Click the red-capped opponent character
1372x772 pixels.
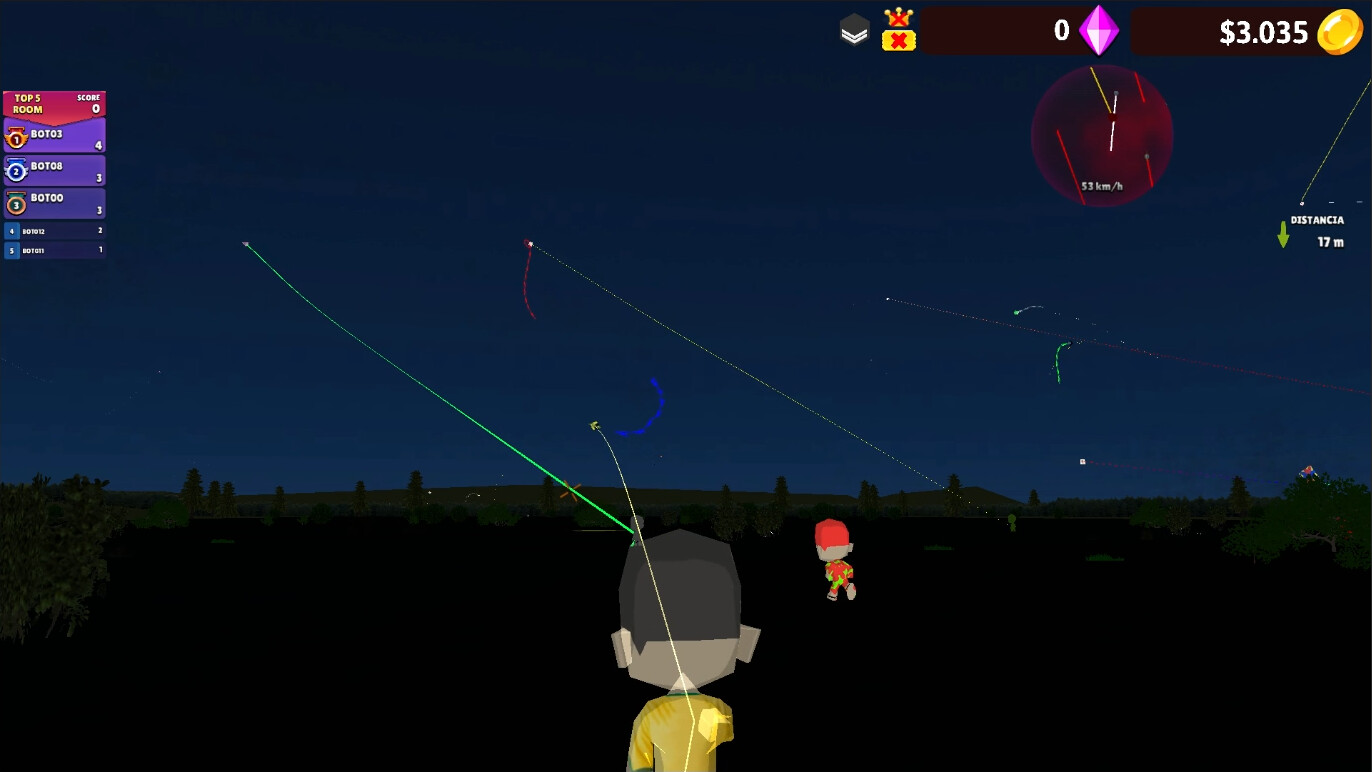click(x=834, y=560)
